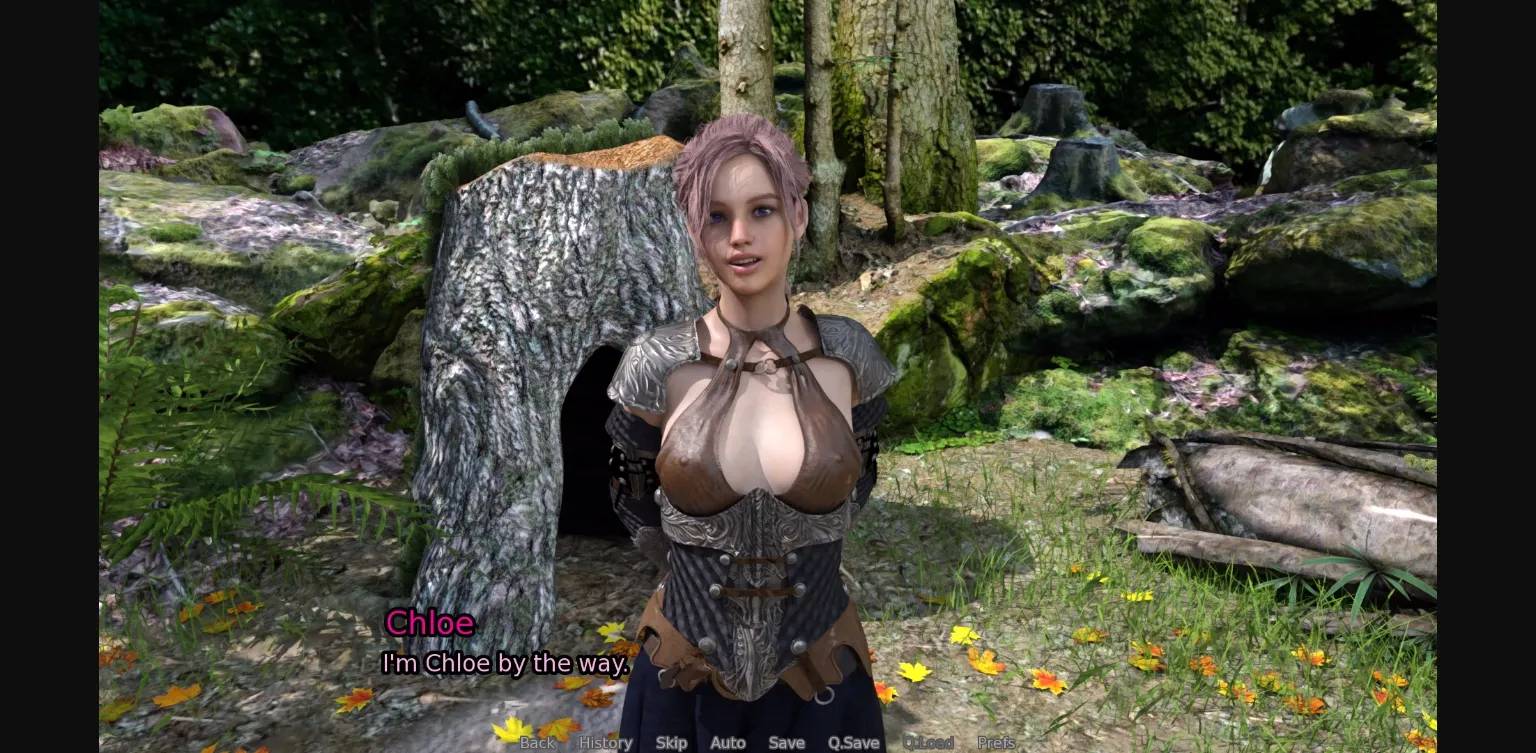1536x753 pixels.
Task: Enable Skip mode to fast-forward dialogue
Action: (671, 743)
